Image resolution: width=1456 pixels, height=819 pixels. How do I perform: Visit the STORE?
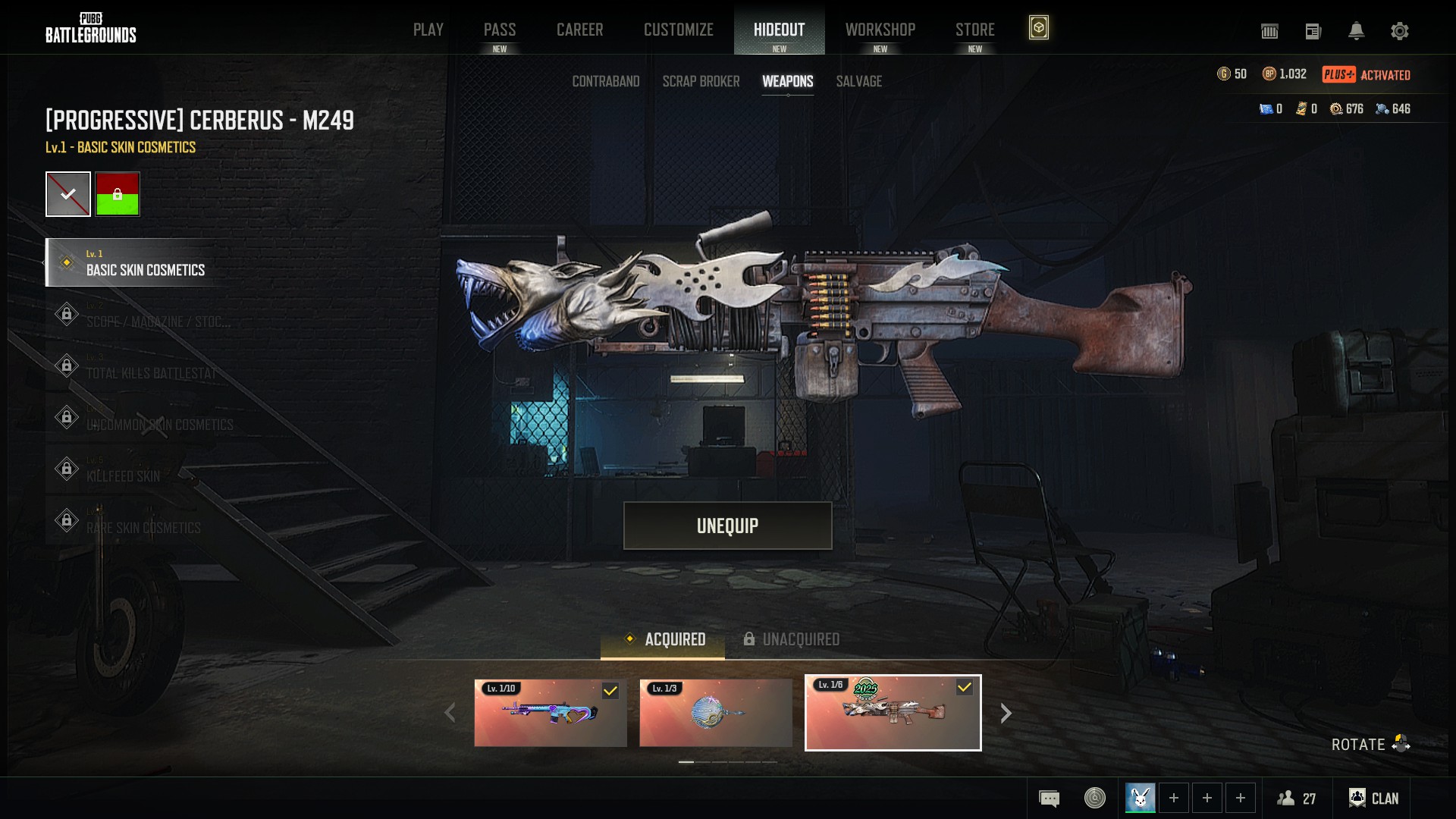point(974,30)
